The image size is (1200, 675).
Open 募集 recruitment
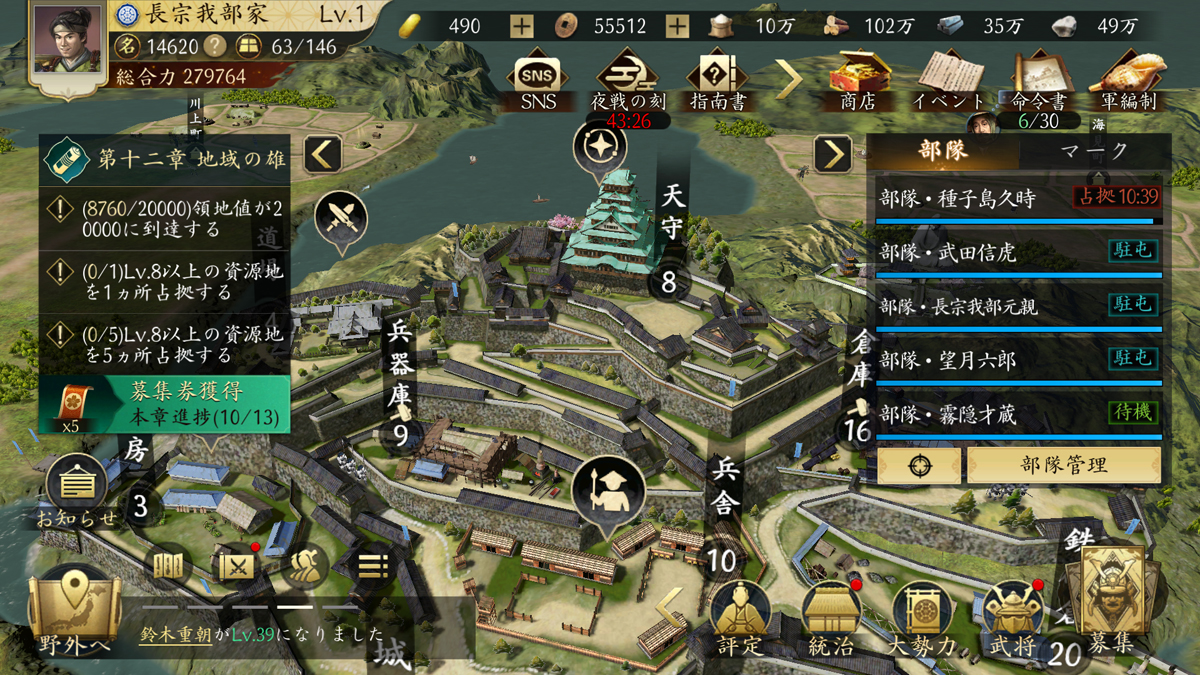point(1111,605)
